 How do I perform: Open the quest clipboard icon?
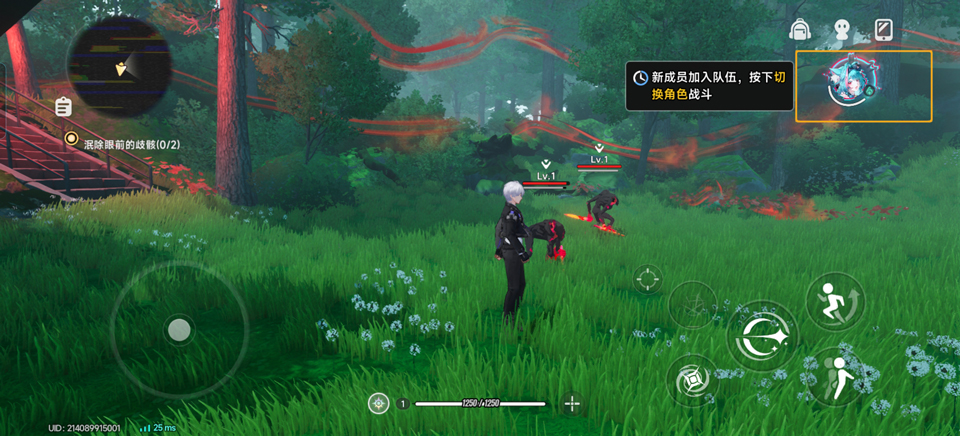(x=63, y=106)
